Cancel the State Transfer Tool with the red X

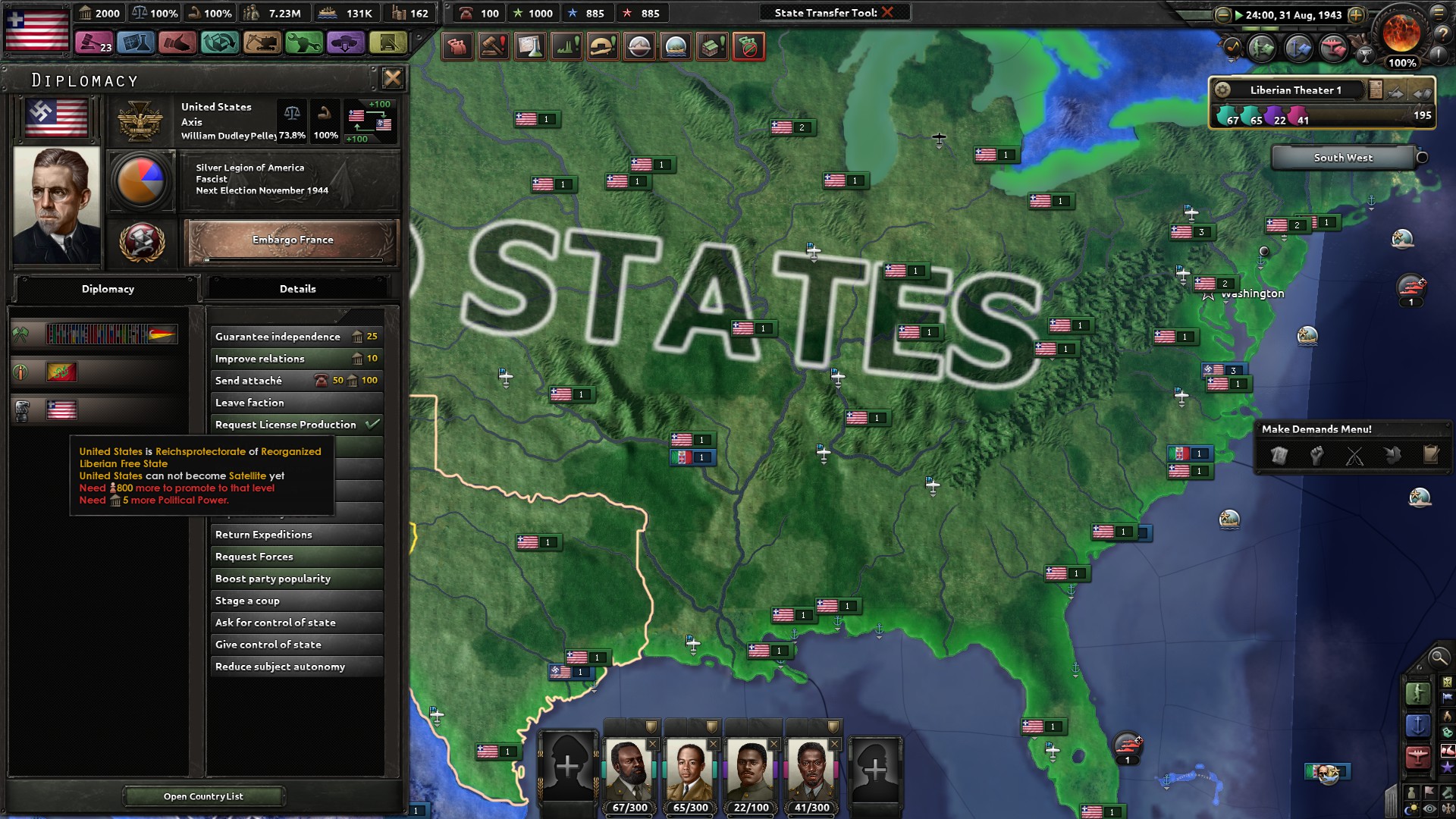click(x=888, y=12)
